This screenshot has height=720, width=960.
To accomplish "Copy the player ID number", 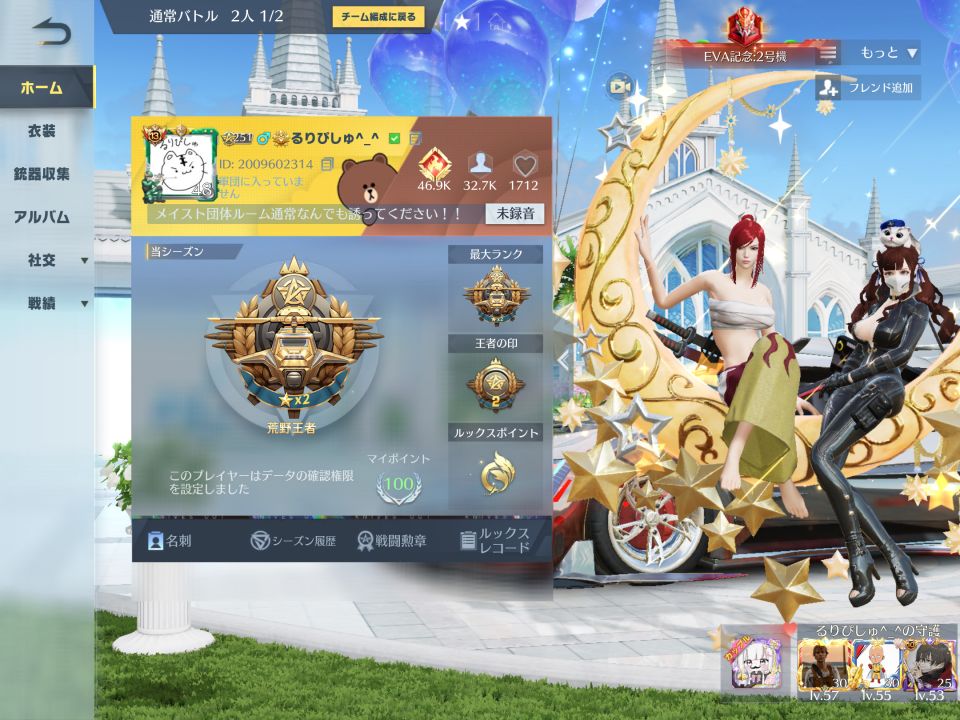I will tap(327, 164).
